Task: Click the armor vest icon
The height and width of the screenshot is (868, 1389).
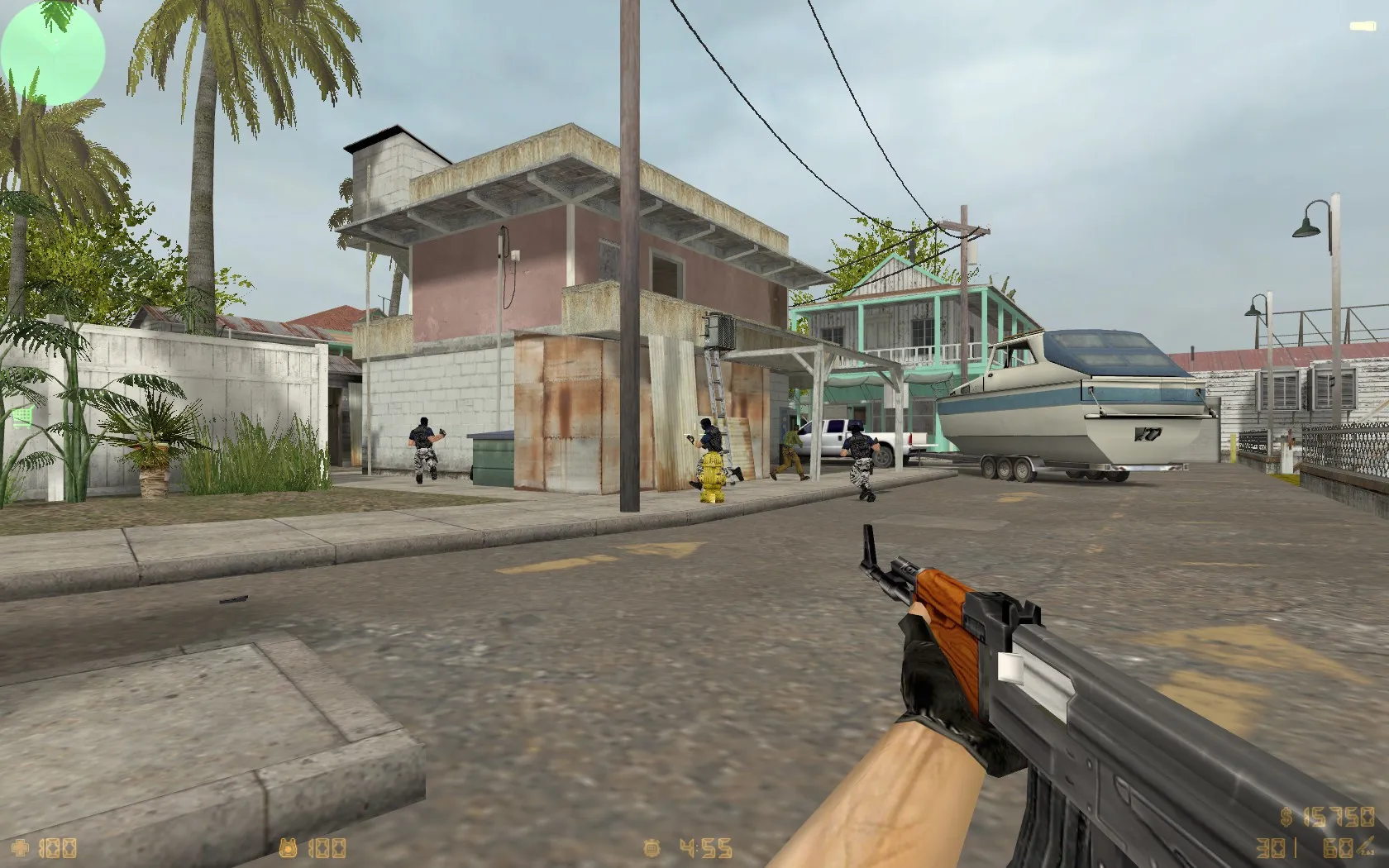Action: tap(289, 848)
